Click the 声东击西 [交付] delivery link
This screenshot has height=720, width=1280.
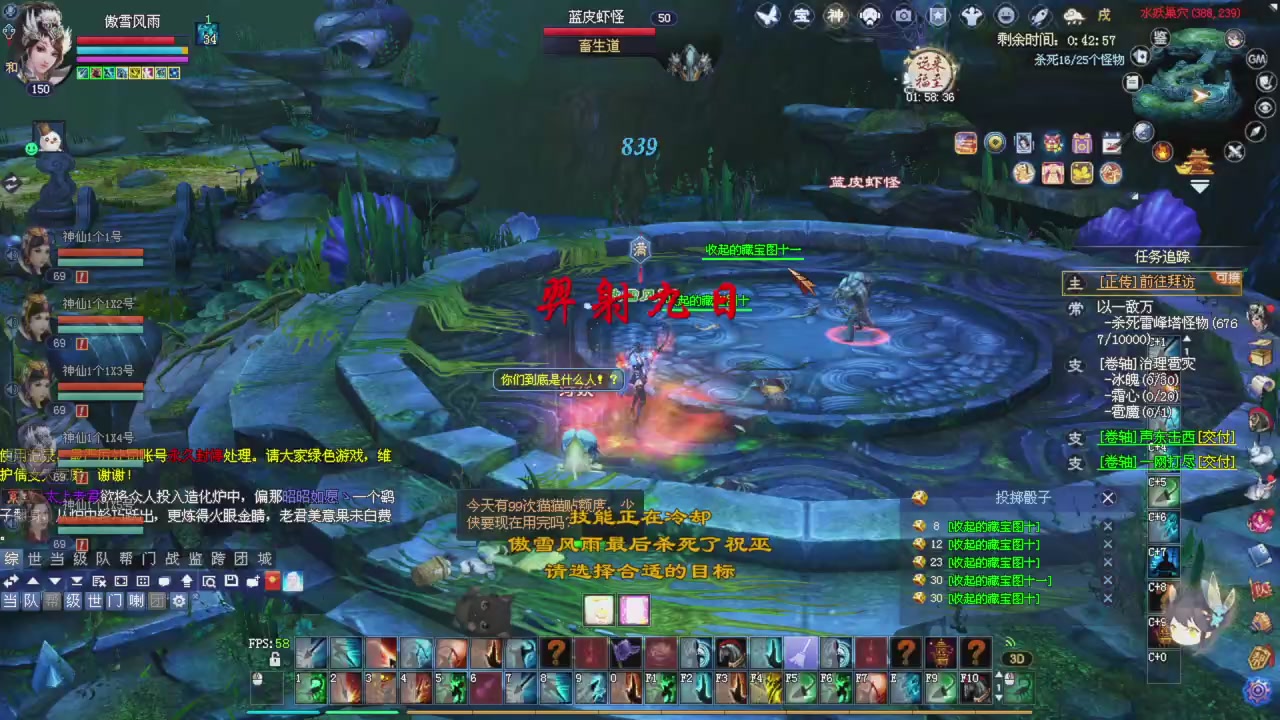tap(1166, 437)
